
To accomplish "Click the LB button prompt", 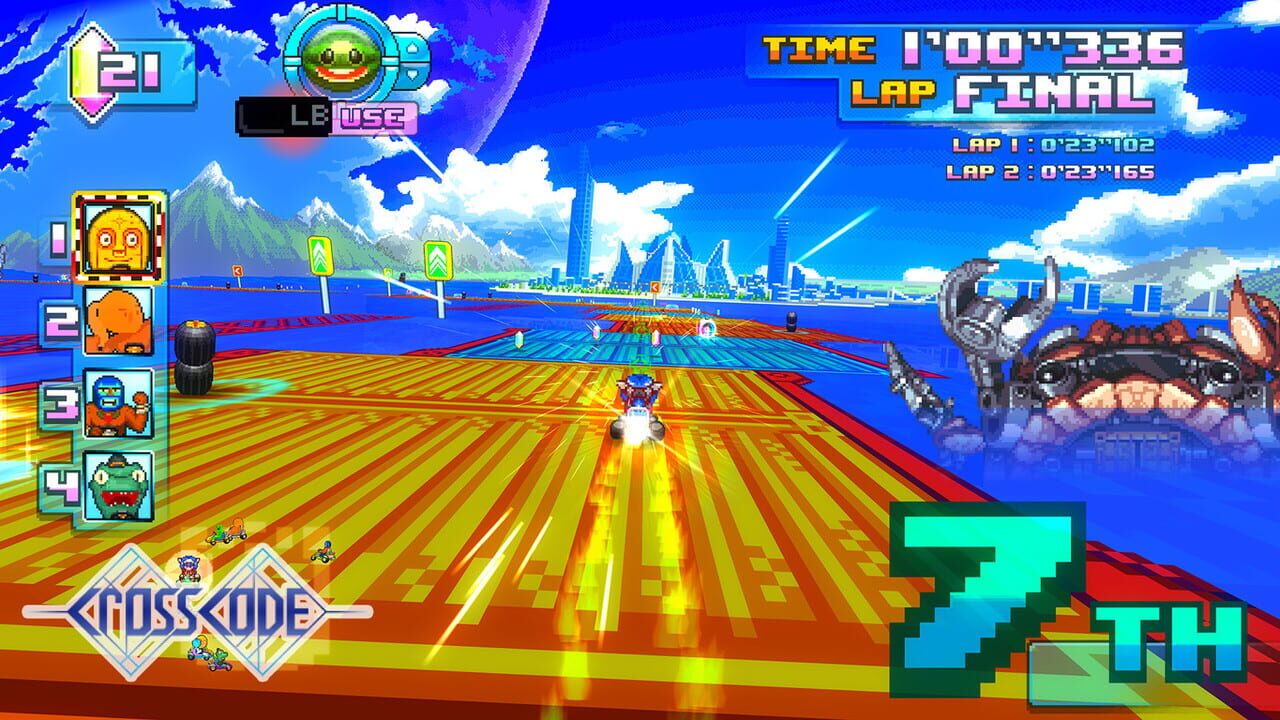I will [x=302, y=113].
